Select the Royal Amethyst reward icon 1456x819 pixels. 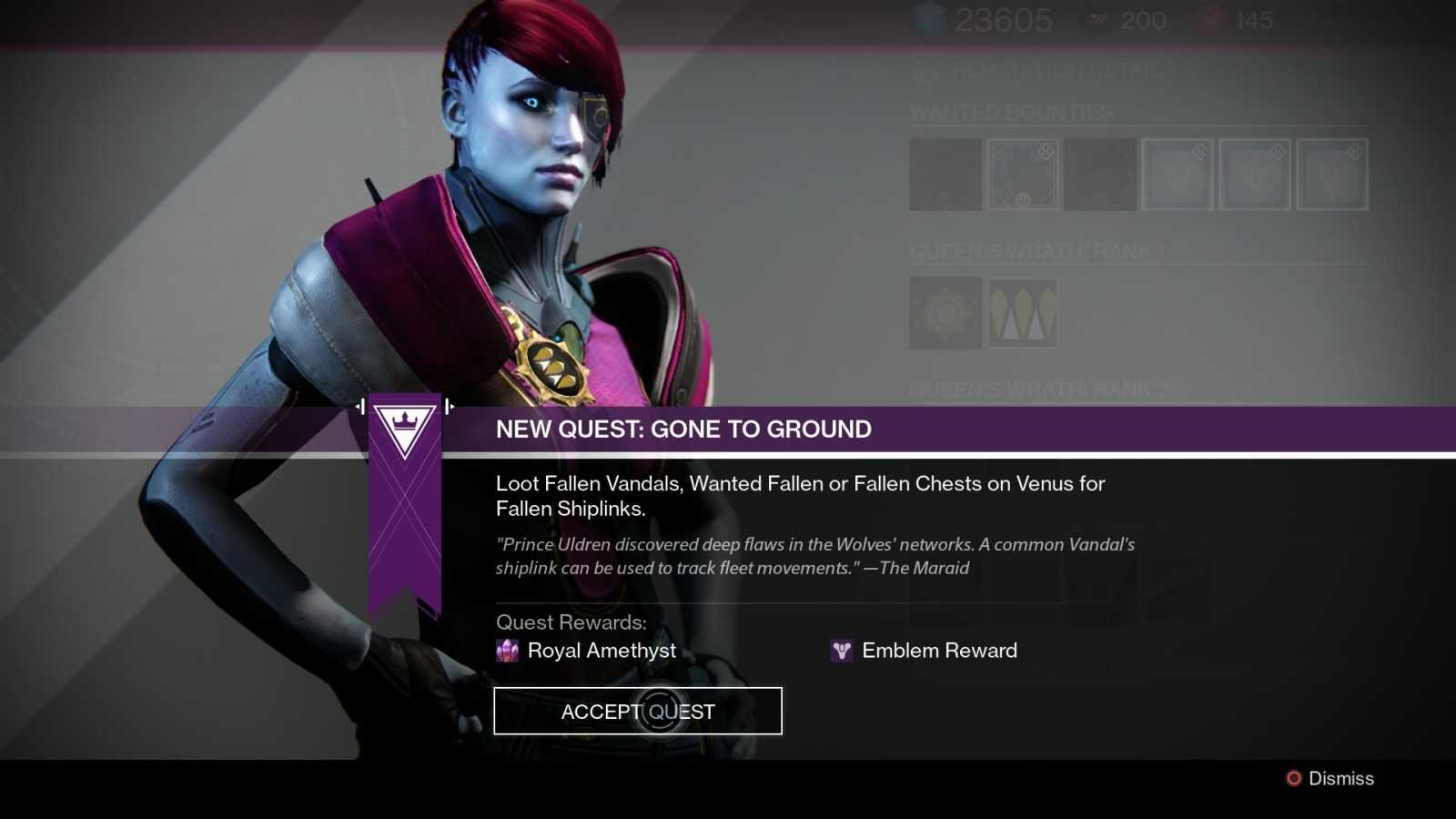(508, 652)
